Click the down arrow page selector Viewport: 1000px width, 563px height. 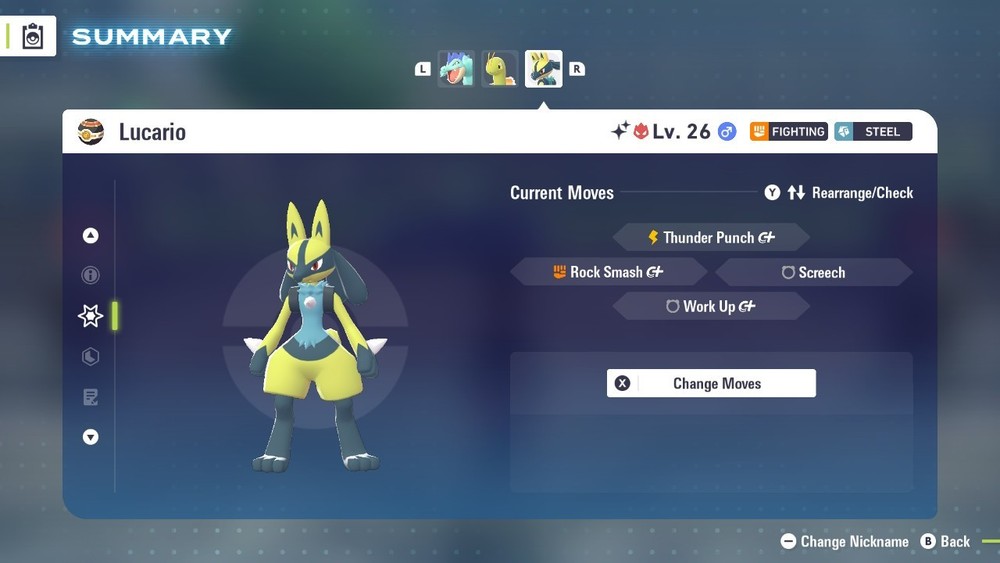tap(91, 437)
